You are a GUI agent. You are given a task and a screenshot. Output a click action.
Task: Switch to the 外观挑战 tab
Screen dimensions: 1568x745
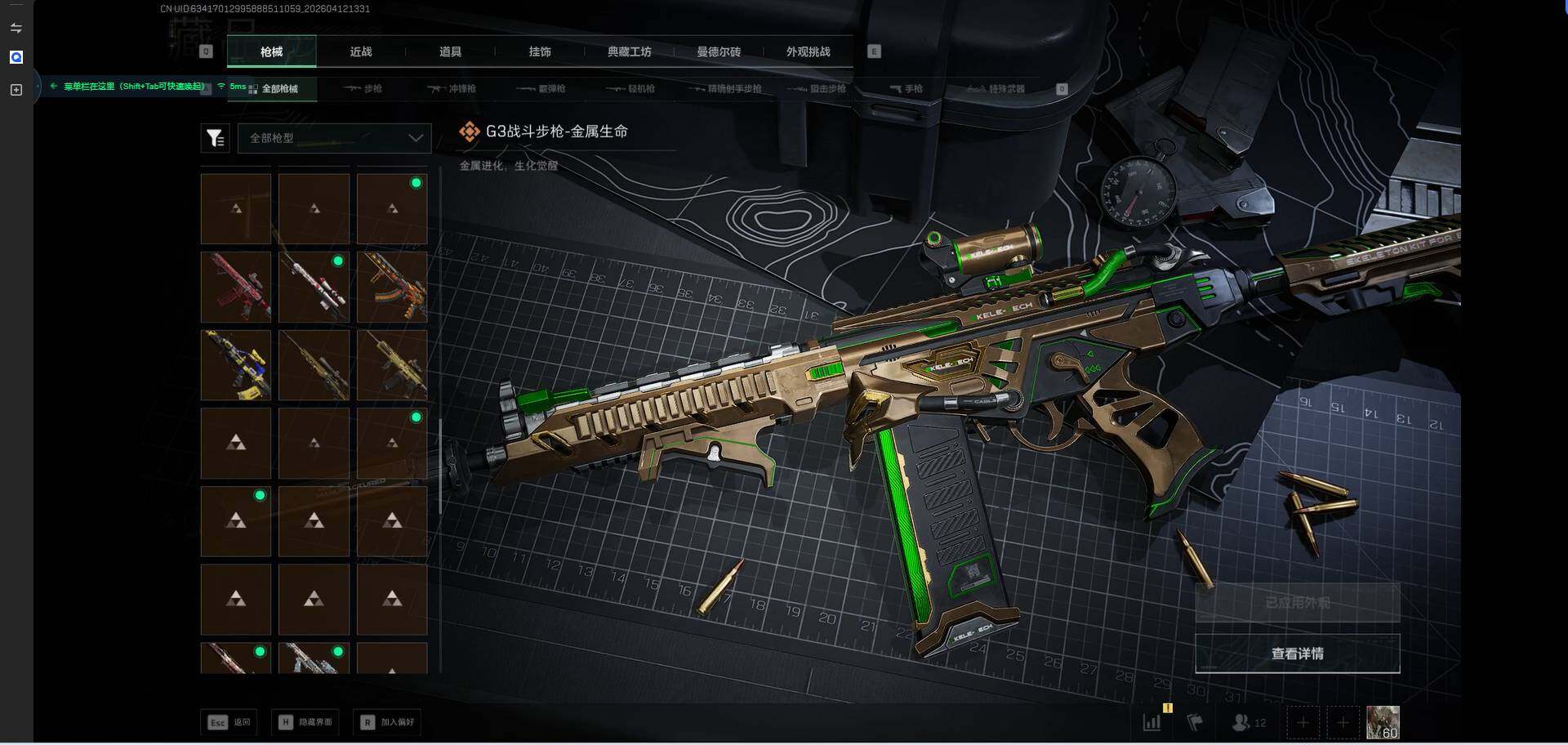tap(808, 51)
